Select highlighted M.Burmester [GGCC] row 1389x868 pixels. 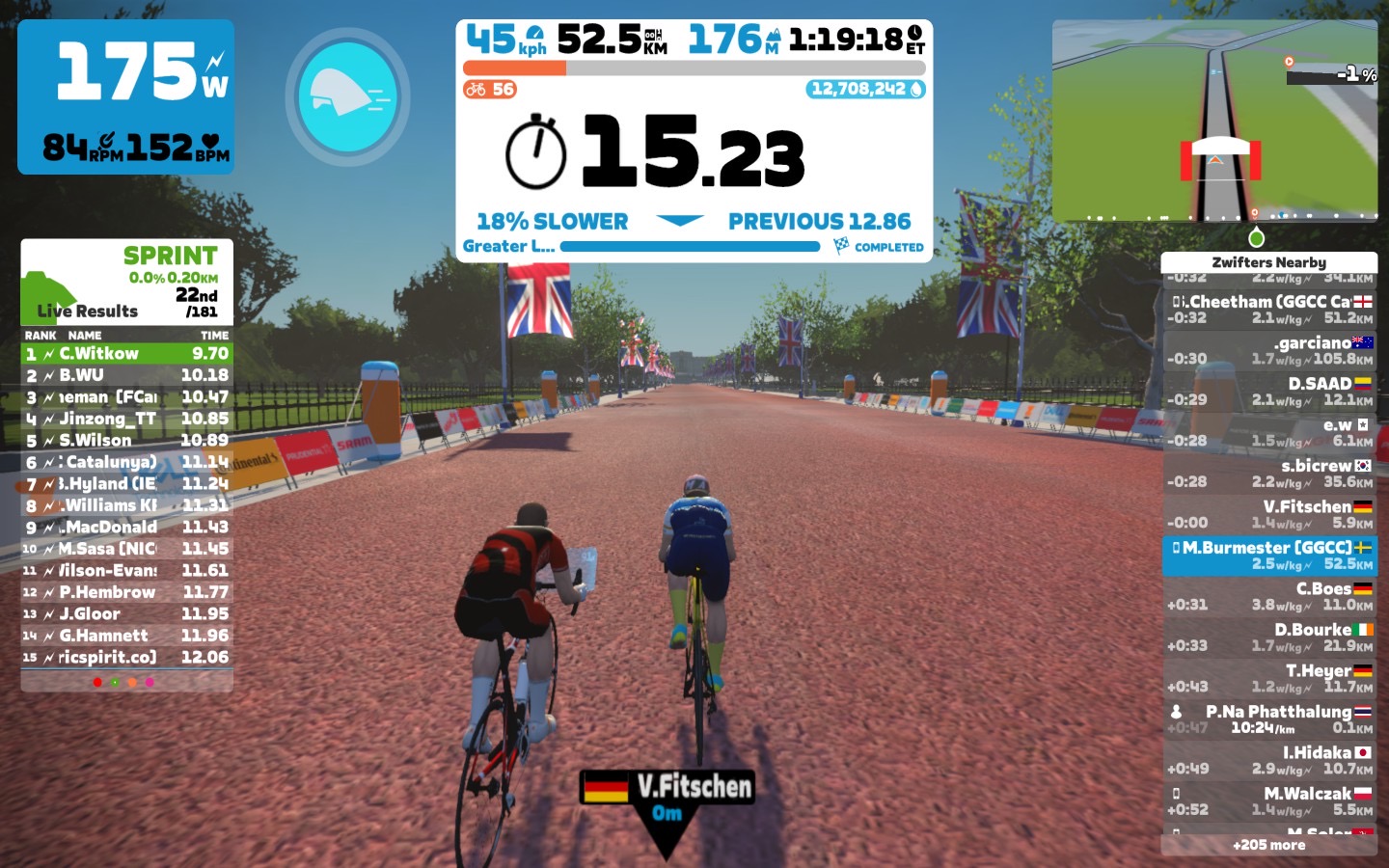point(1269,556)
